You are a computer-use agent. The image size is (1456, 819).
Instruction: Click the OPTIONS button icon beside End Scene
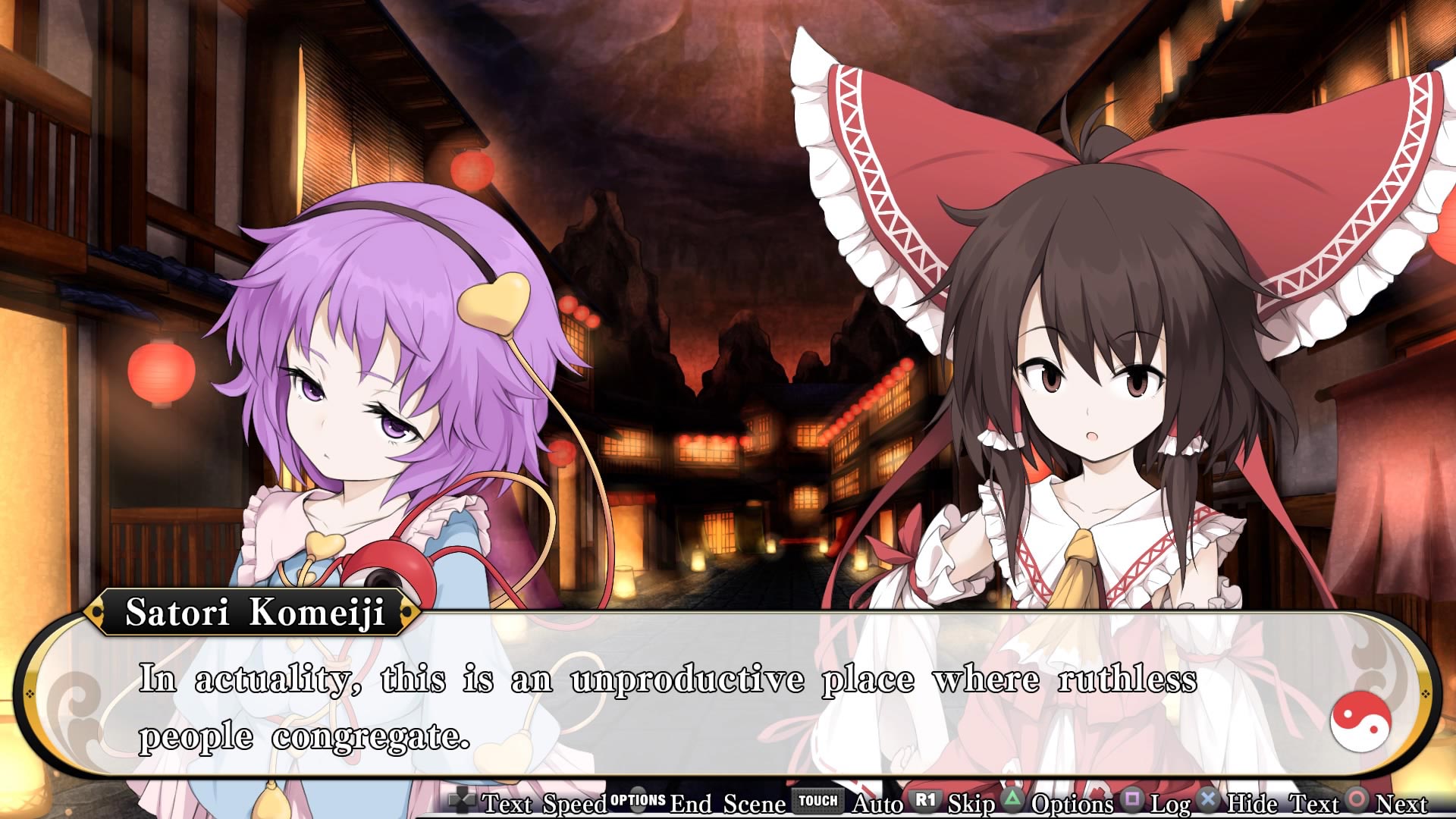point(637,802)
